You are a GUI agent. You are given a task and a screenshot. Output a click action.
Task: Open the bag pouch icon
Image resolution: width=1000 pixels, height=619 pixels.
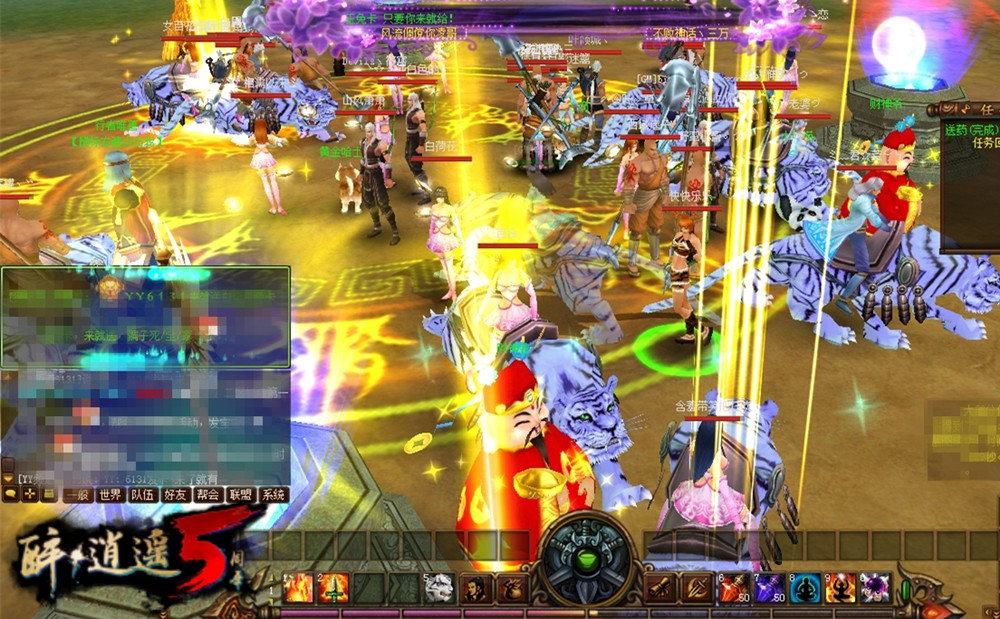click(510, 588)
